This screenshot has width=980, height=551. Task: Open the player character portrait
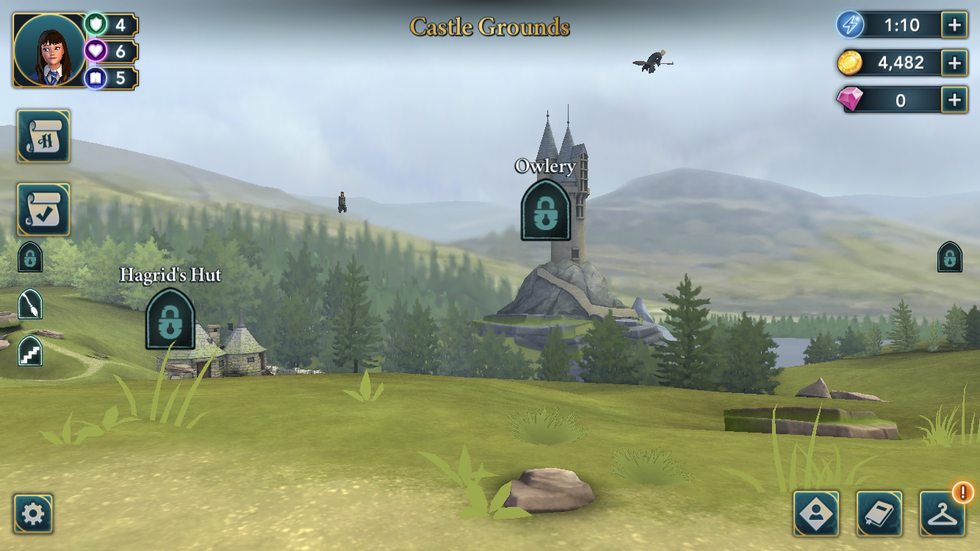tap(49, 50)
